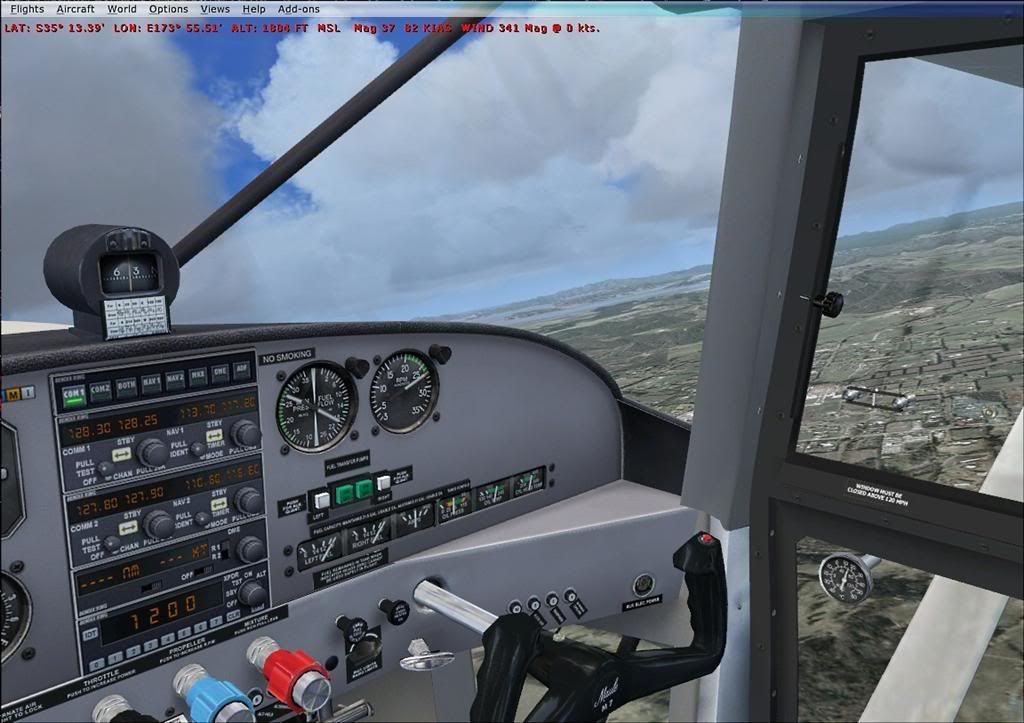
Task: Open the Views menu
Action: point(214,9)
